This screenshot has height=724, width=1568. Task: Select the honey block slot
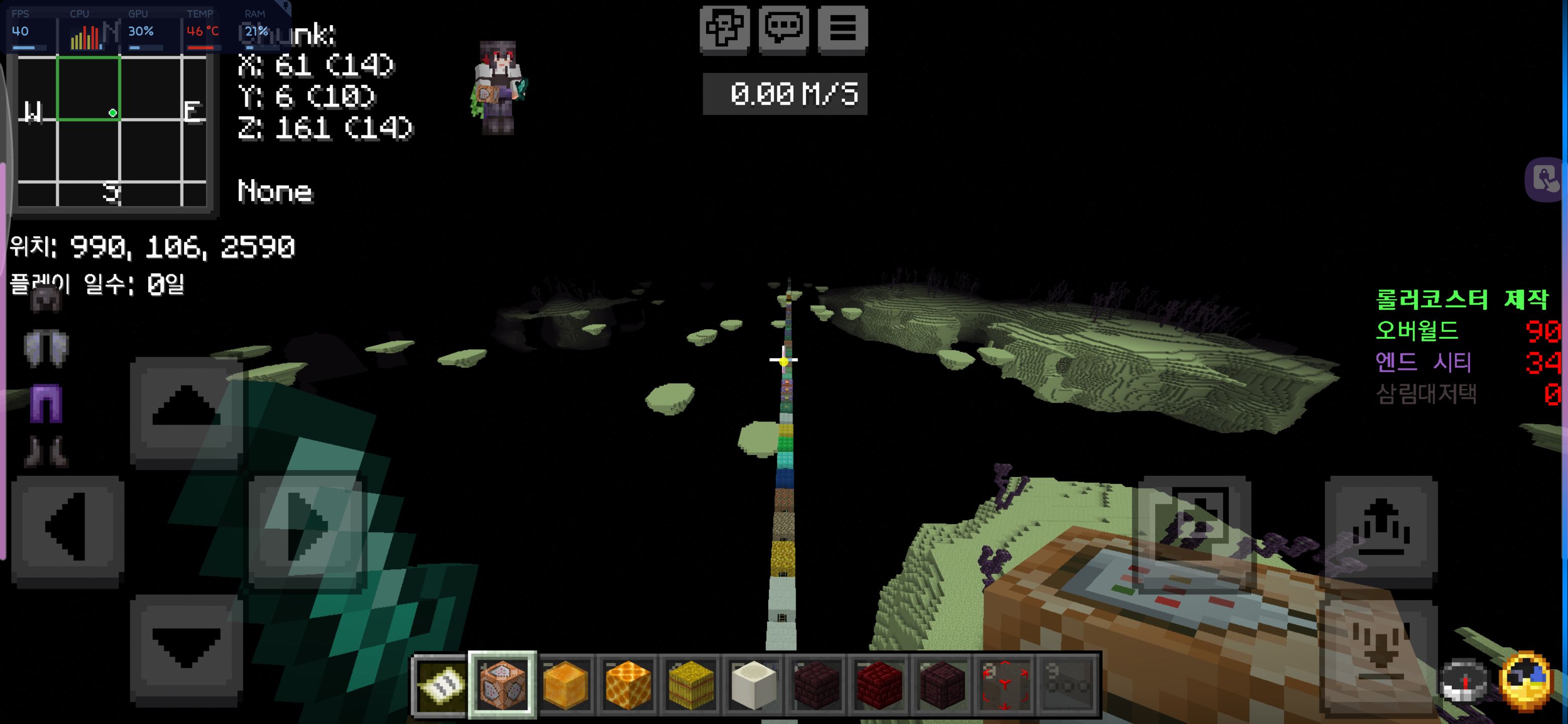565,685
